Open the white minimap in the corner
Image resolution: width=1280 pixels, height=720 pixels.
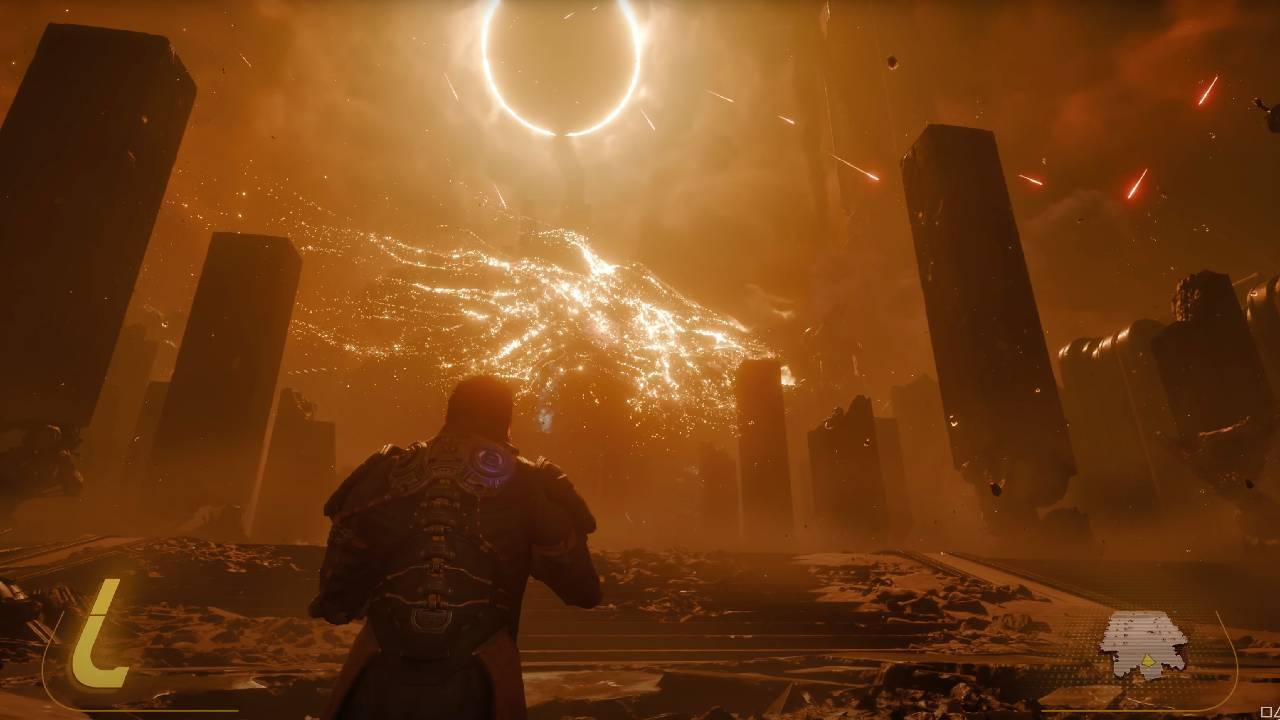(1143, 640)
